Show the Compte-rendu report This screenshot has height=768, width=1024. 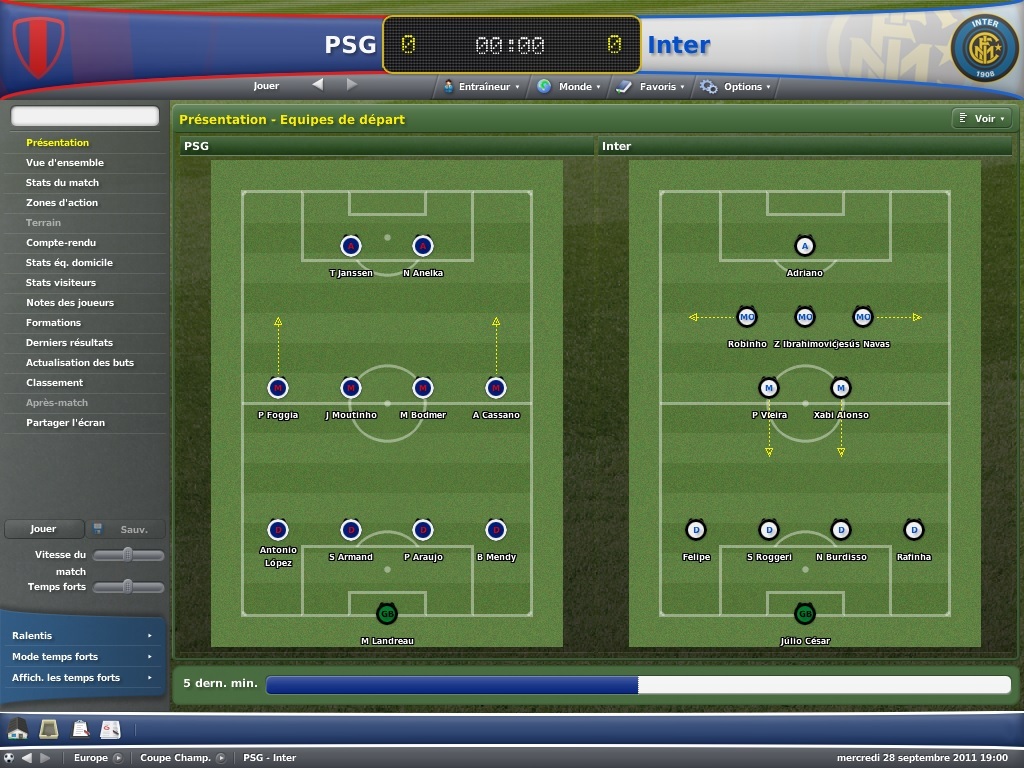pyautogui.click(x=61, y=243)
